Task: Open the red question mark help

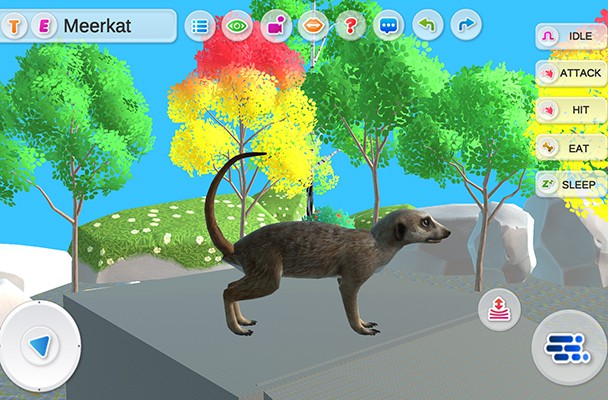Action: [349, 26]
